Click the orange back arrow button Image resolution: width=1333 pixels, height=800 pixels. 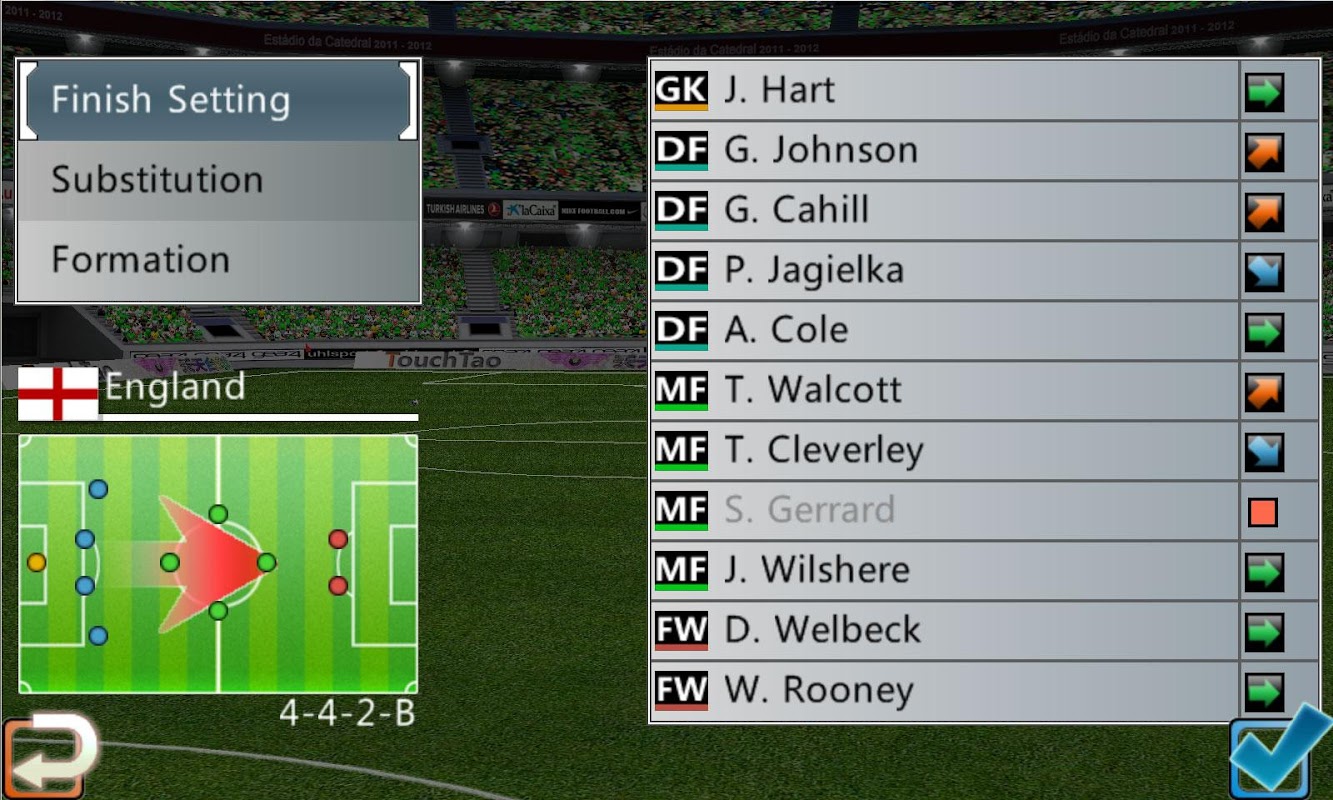point(48,757)
